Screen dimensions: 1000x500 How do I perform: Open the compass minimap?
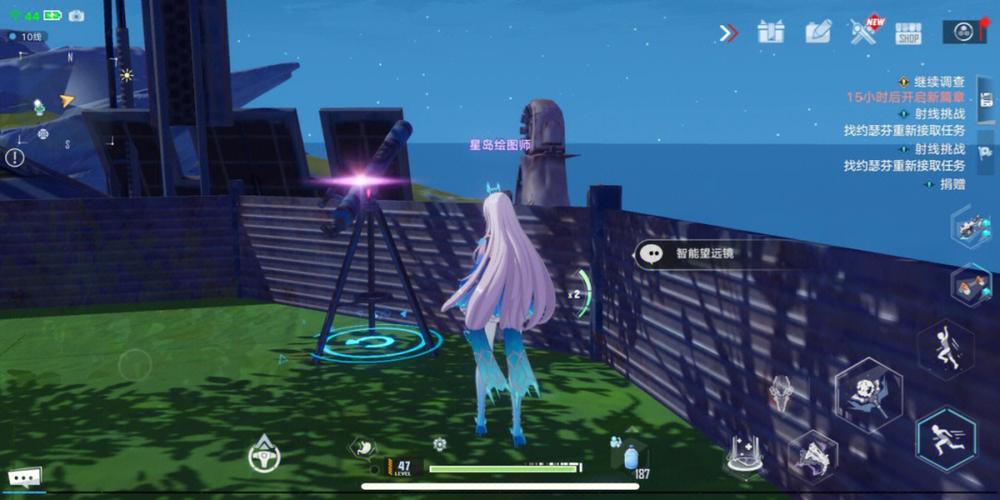pyautogui.click(x=60, y=105)
